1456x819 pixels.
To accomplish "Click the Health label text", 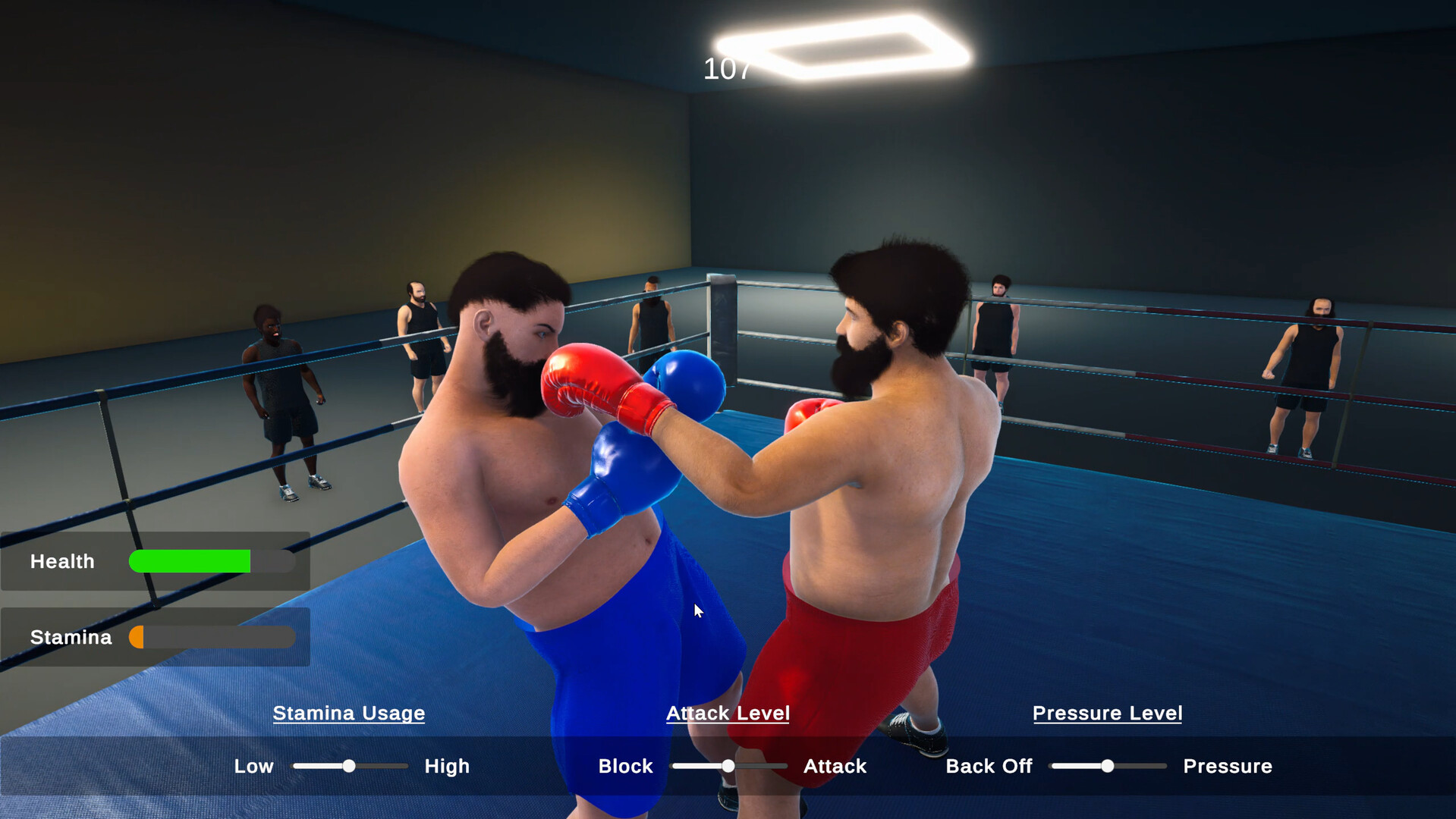I will point(61,561).
